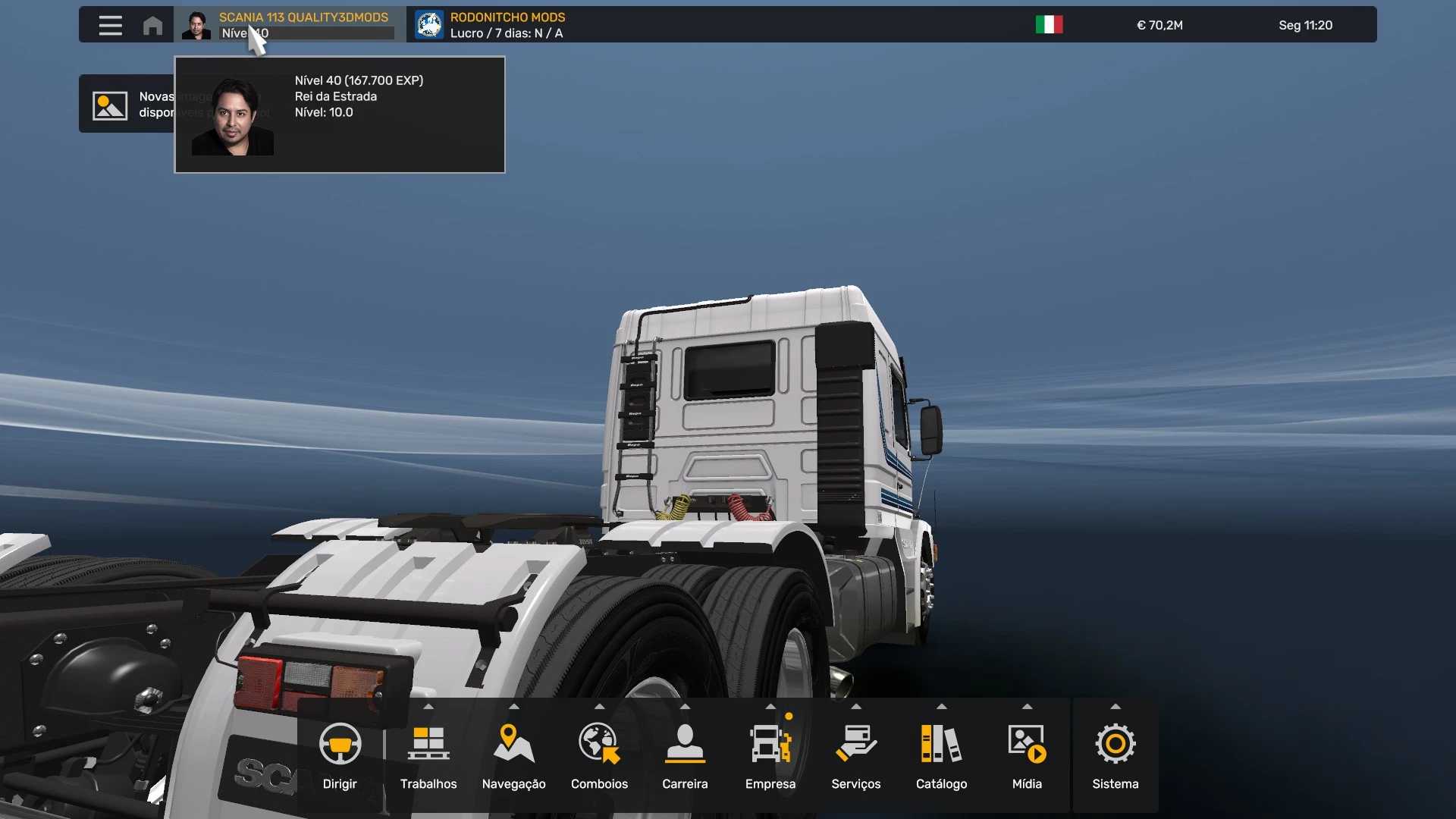Open the Trabalhos jobs menu
This screenshot has height=819, width=1456.
(428, 755)
